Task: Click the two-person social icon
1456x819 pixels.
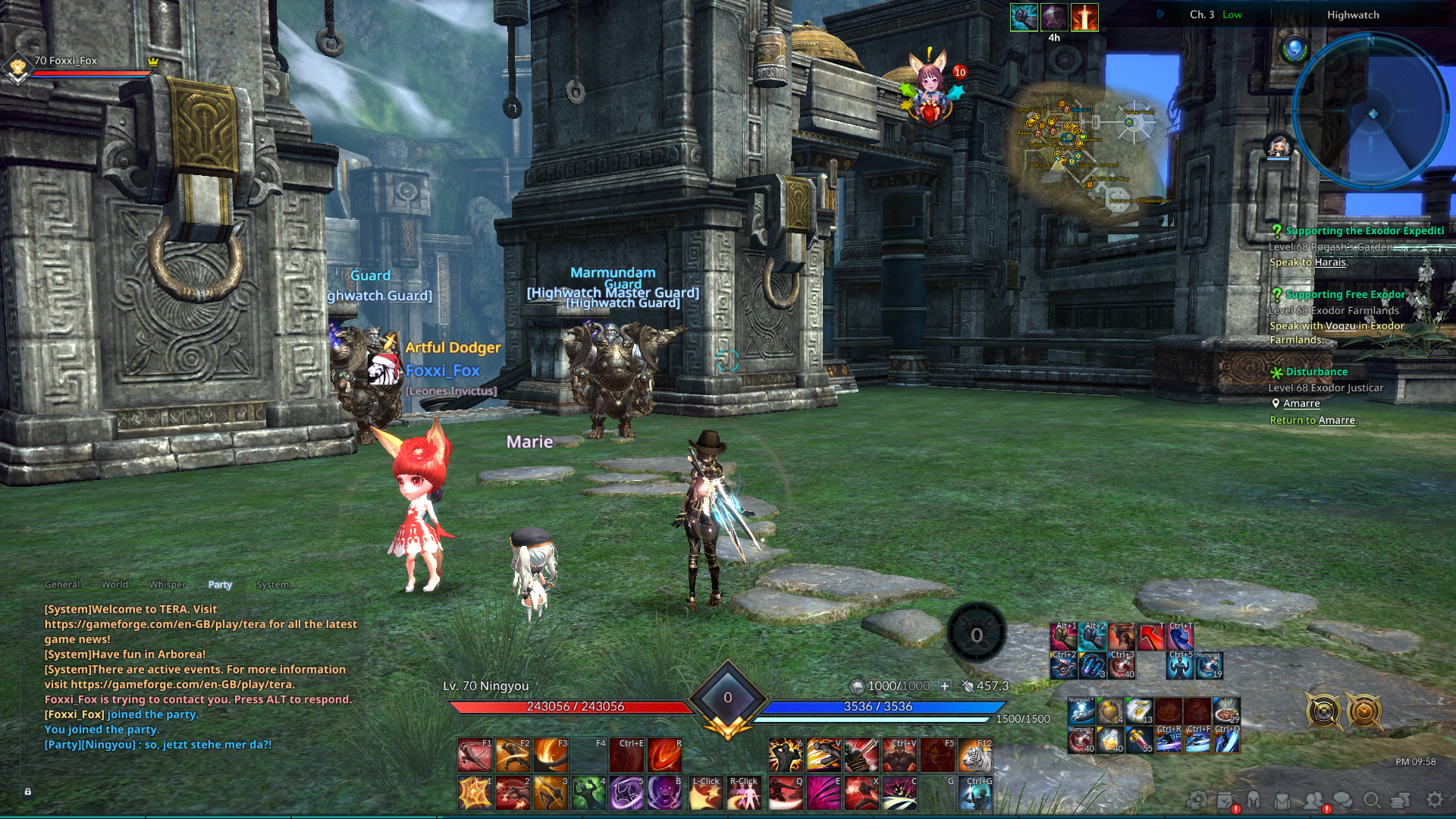Action: point(1313,799)
